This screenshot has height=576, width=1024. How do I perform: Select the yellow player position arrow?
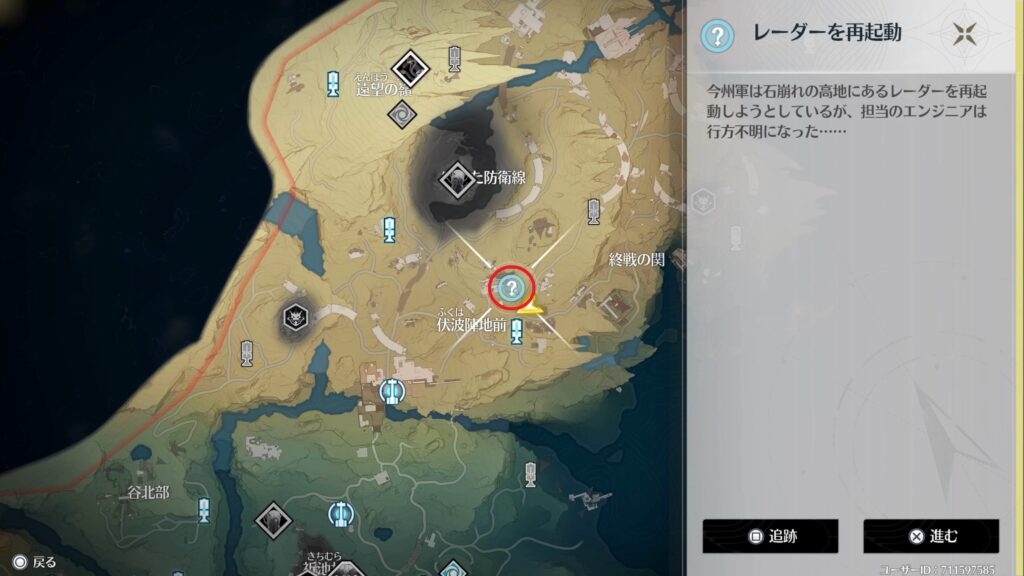click(x=530, y=306)
